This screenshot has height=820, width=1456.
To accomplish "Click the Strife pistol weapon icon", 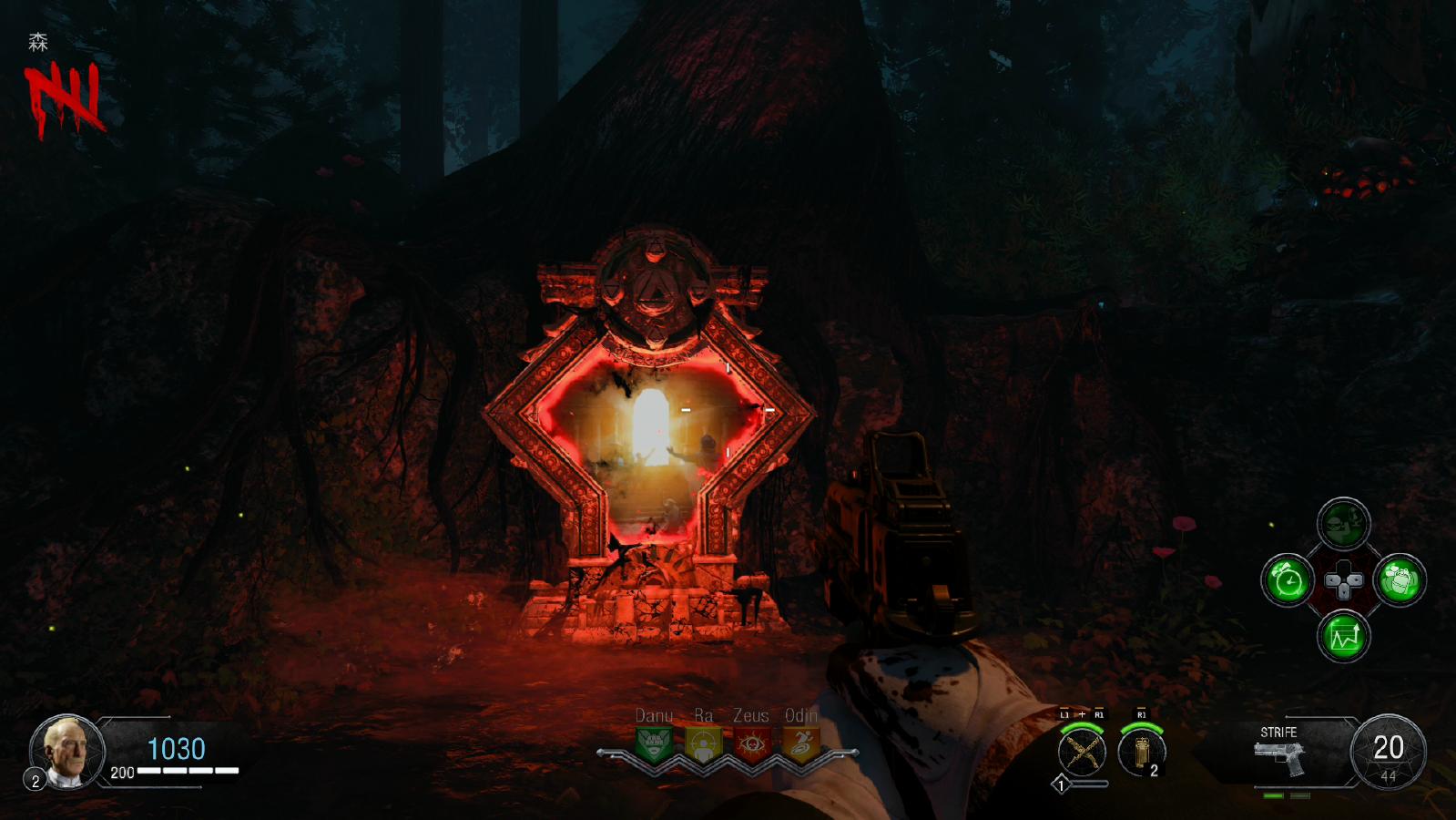I will coord(1279,758).
